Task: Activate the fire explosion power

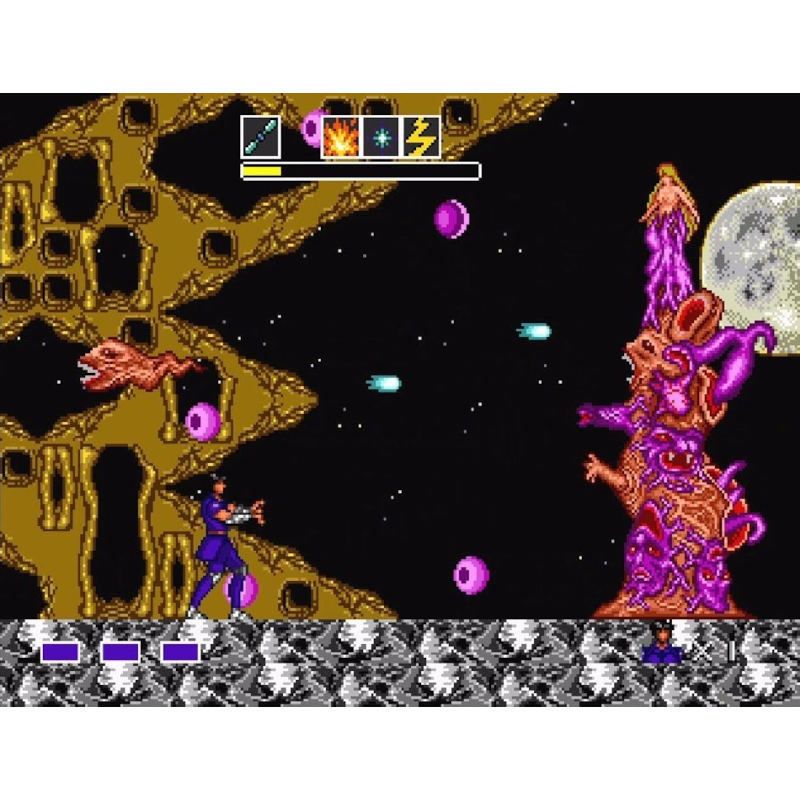Action: click(x=340, y=137)
